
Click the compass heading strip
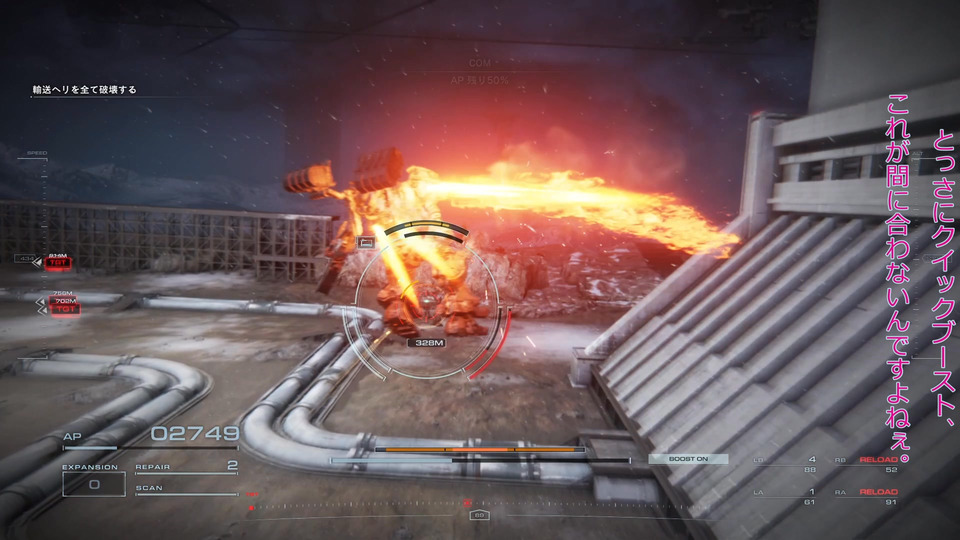[480, 506]
